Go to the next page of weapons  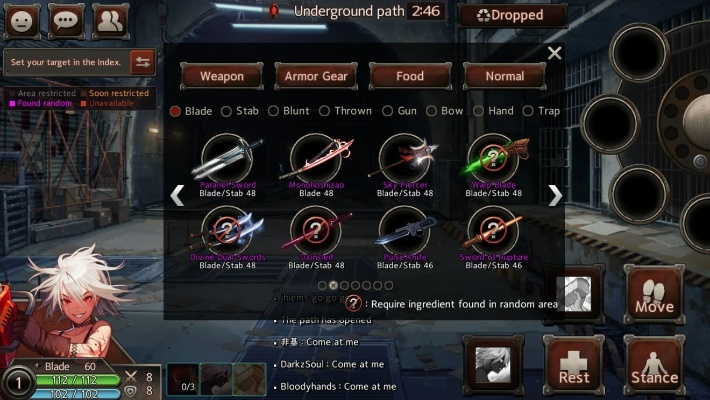(x=554, y=195)
